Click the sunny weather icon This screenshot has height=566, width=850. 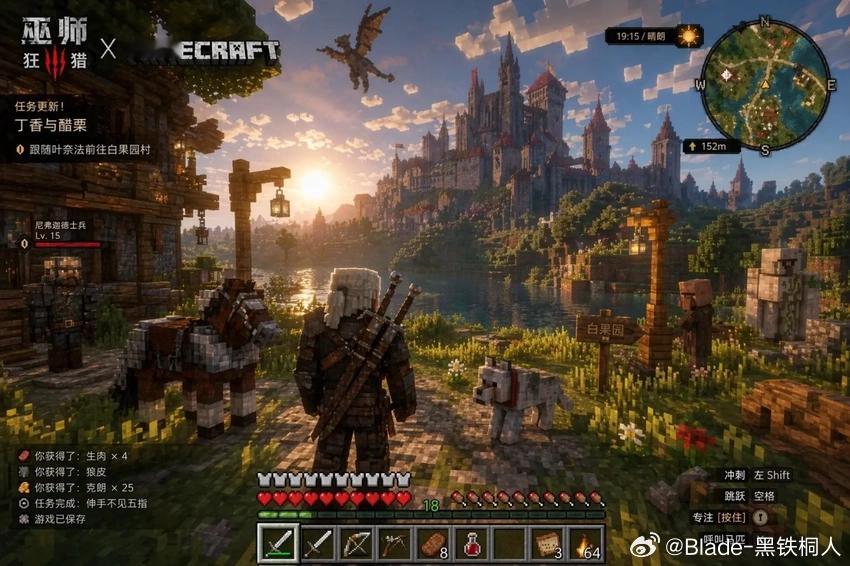pyautogui.click(x=689, y=36)
